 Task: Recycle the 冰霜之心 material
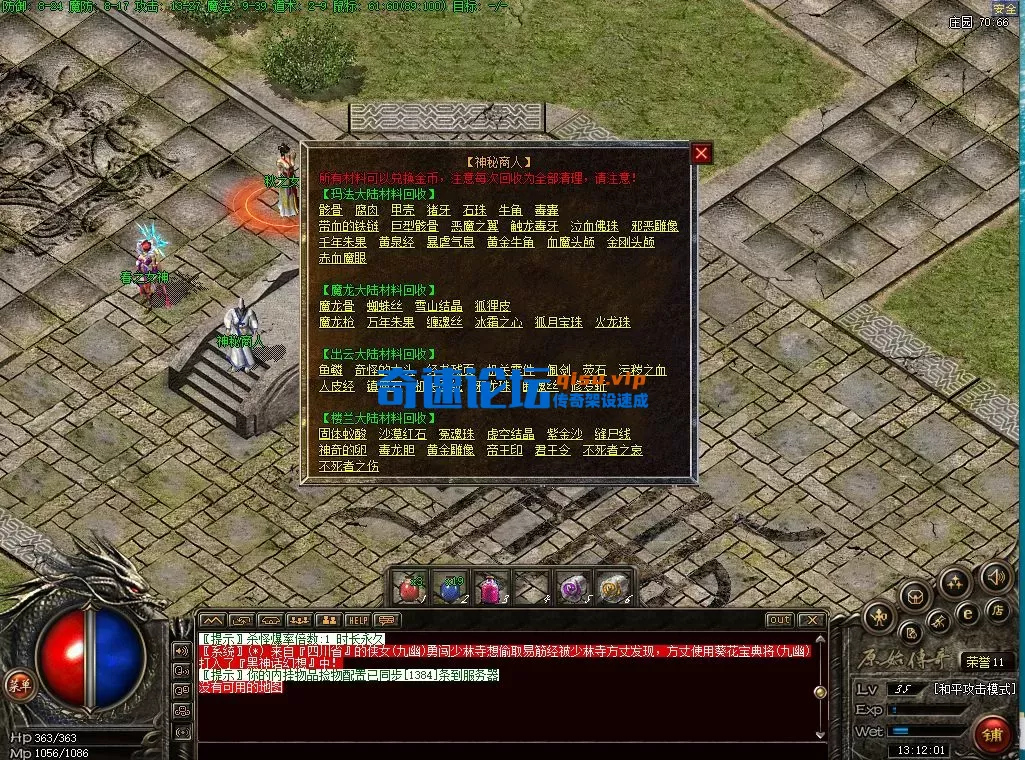tap(498, 322)
